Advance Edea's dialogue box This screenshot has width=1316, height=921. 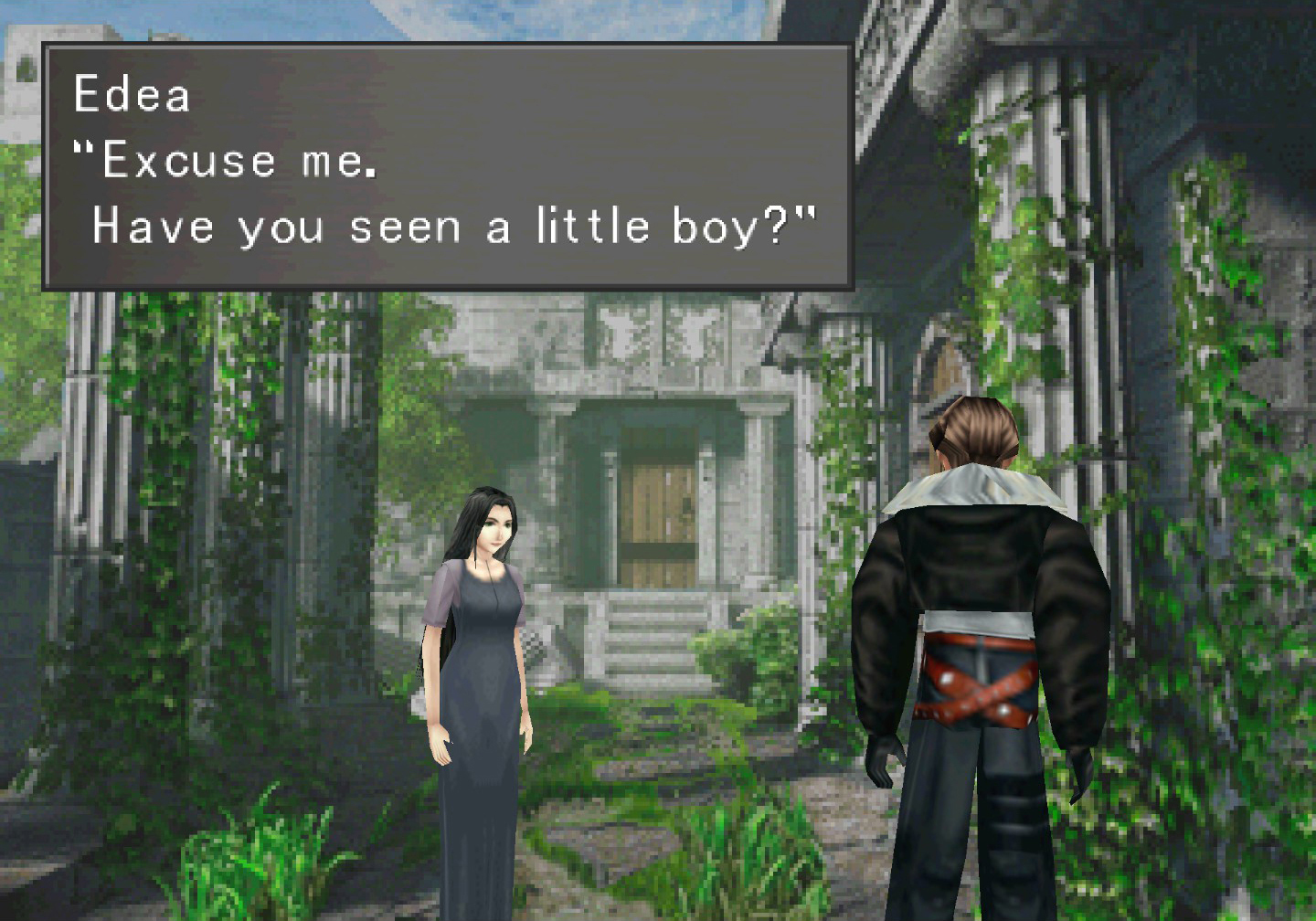click(448, 167)
